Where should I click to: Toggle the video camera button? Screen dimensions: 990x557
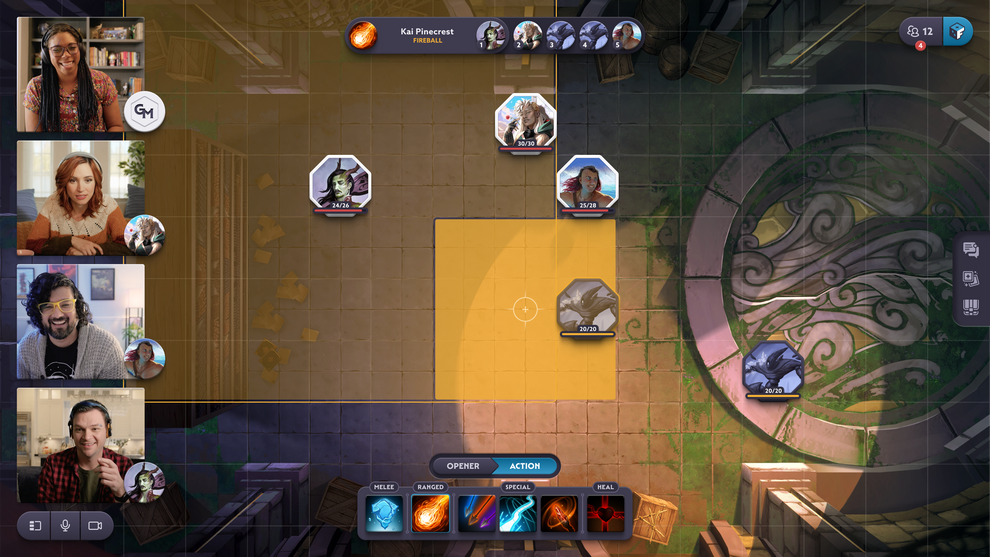pos(95,525)
